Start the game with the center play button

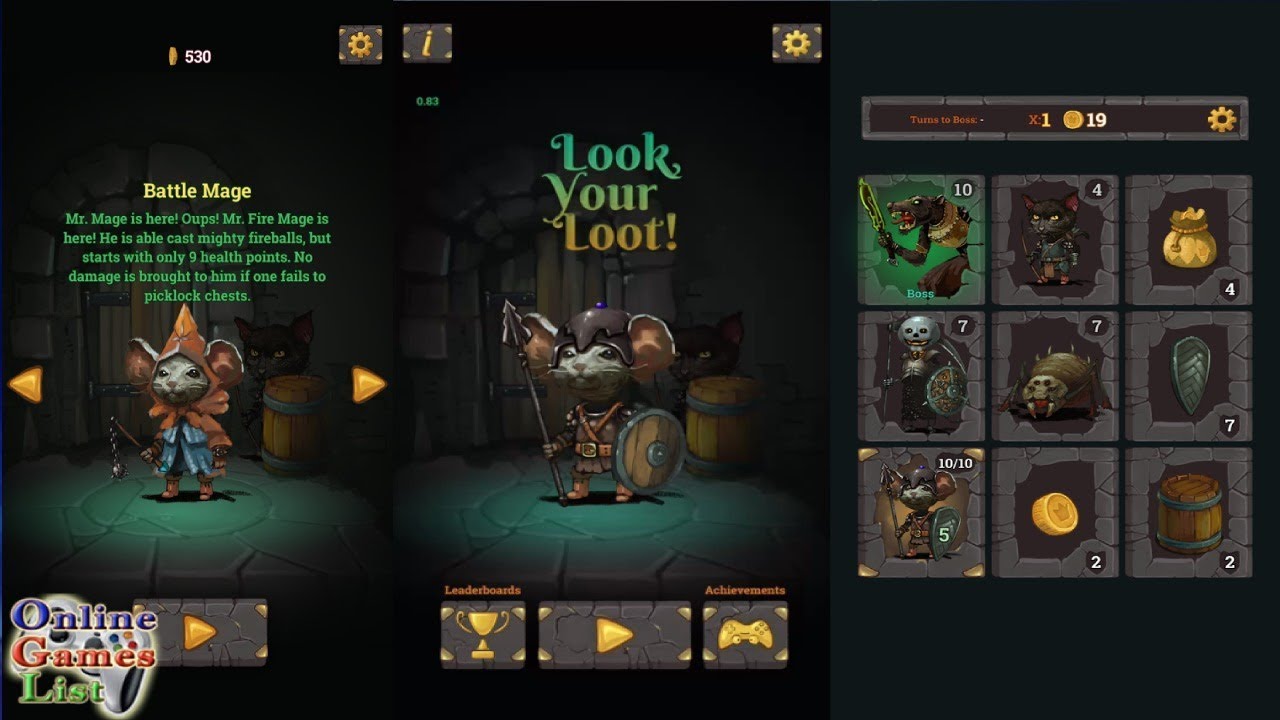[x=614, y=635]
